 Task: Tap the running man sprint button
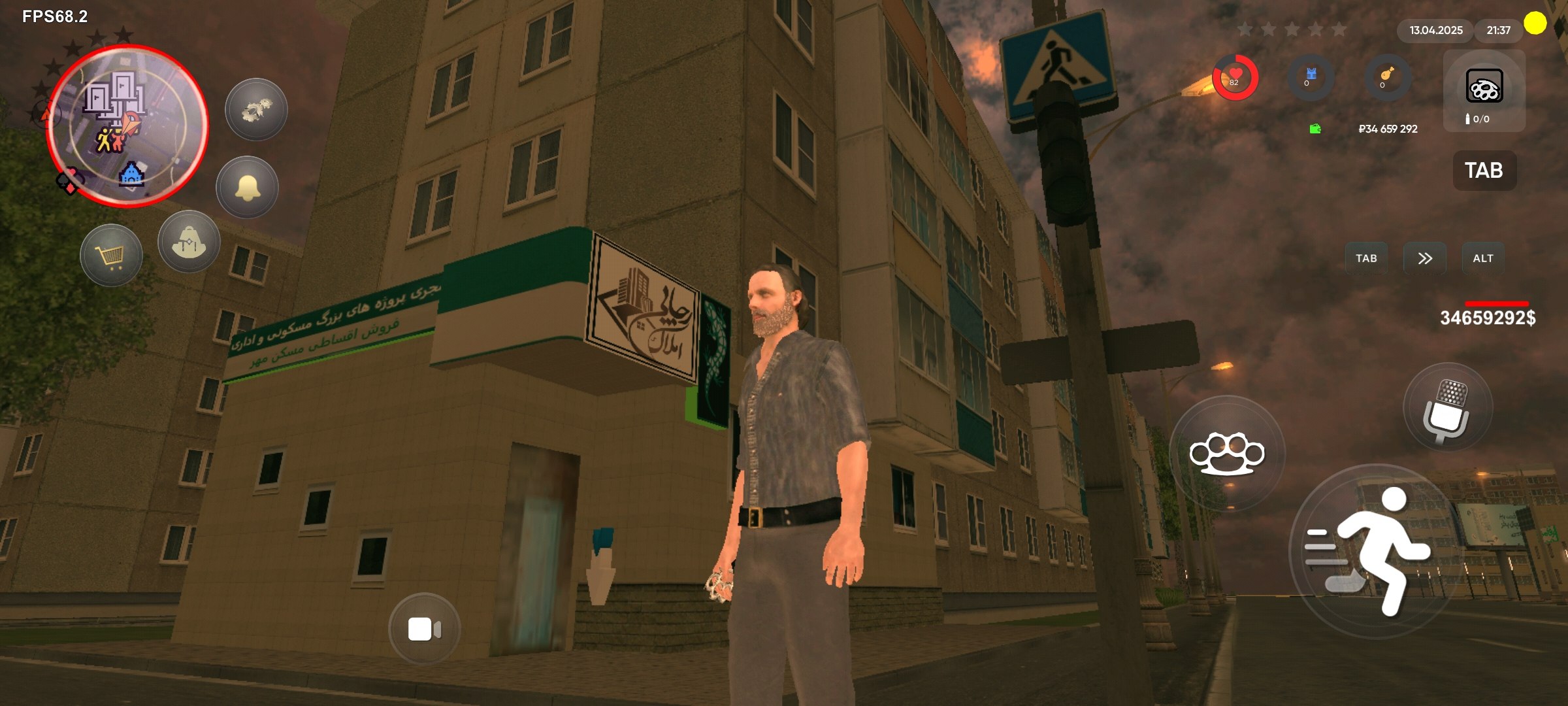point(1375,551)
